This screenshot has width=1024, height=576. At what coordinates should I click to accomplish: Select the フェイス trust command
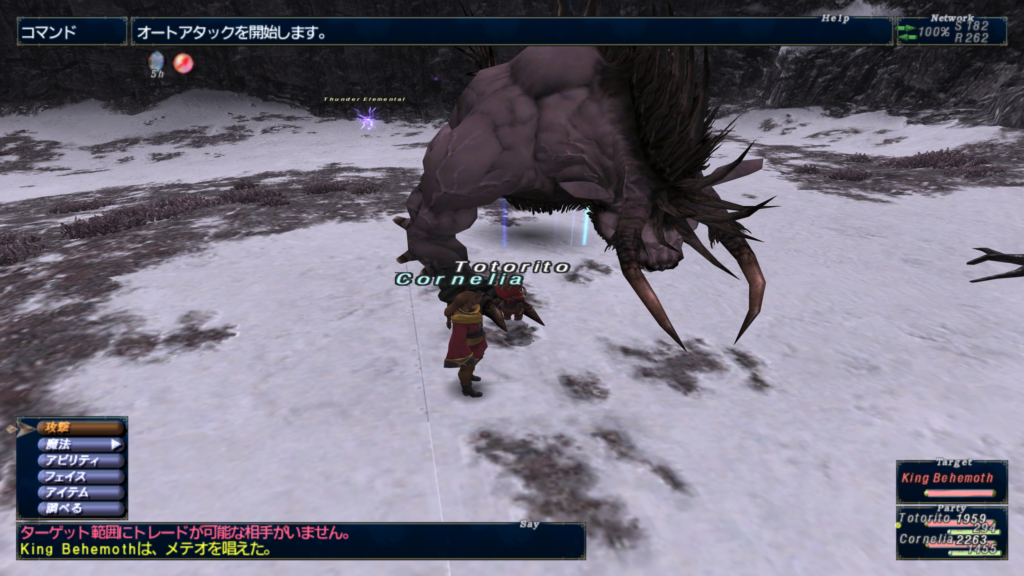(x=80, y=476)
